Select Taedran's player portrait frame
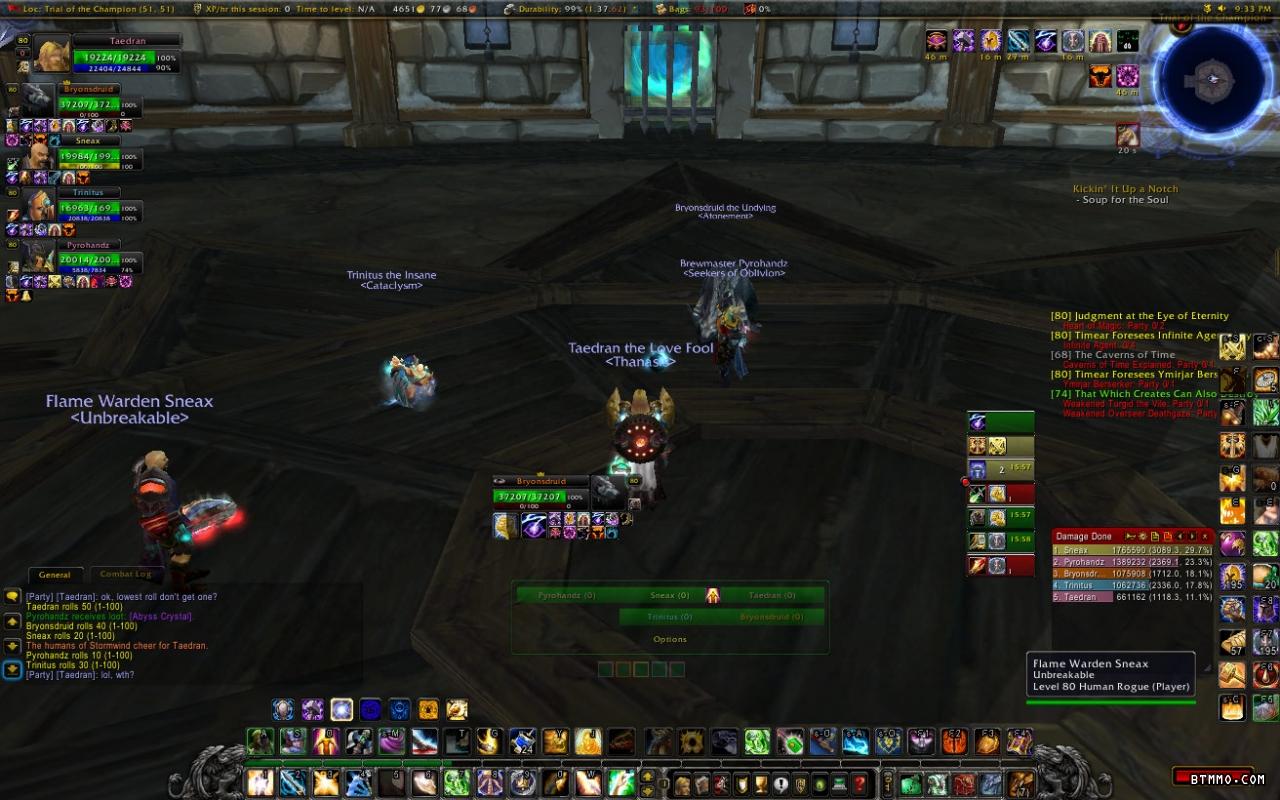Screen dimensions: 1280x800 (53, 55)
